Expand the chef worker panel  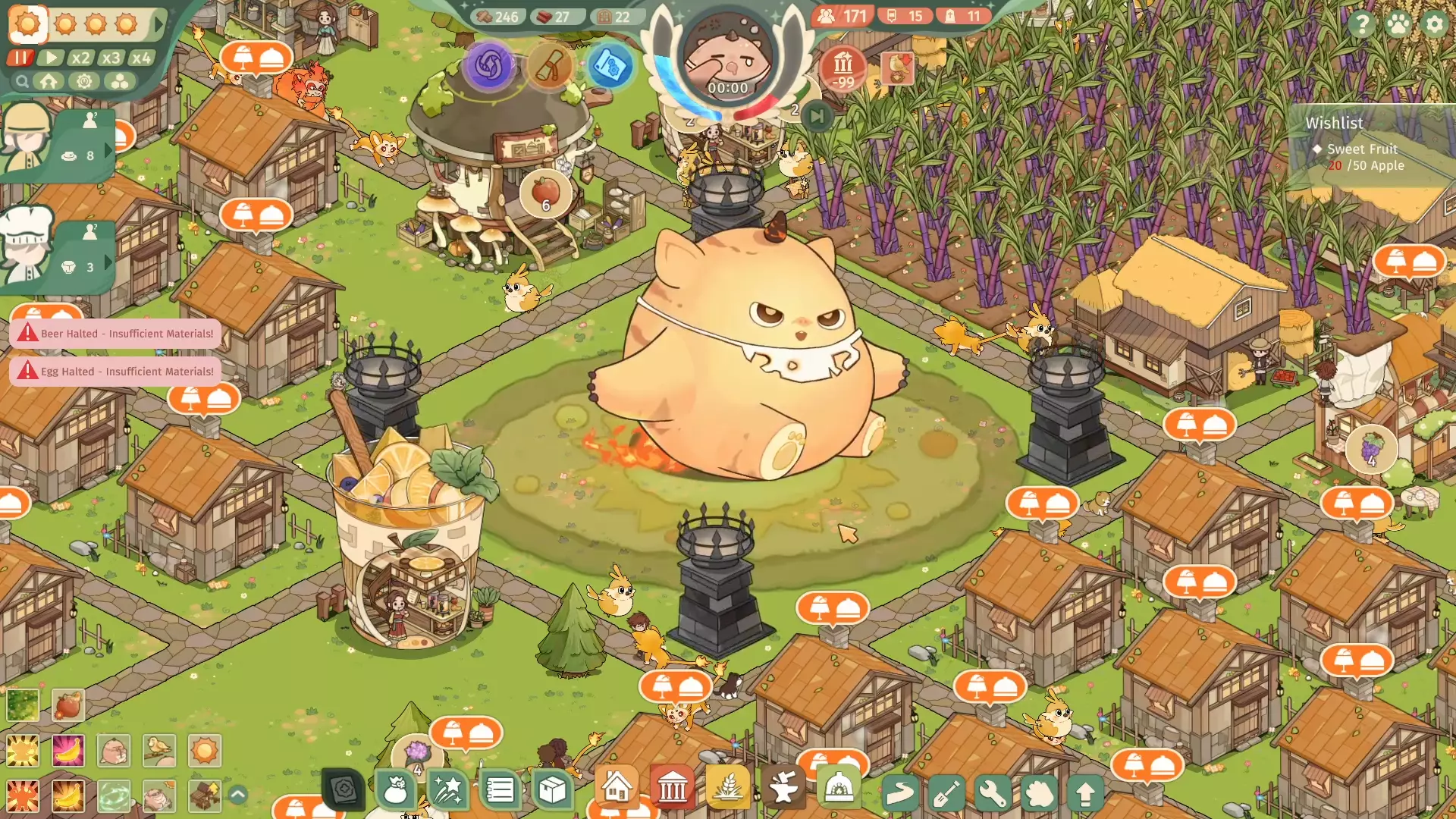108,262
